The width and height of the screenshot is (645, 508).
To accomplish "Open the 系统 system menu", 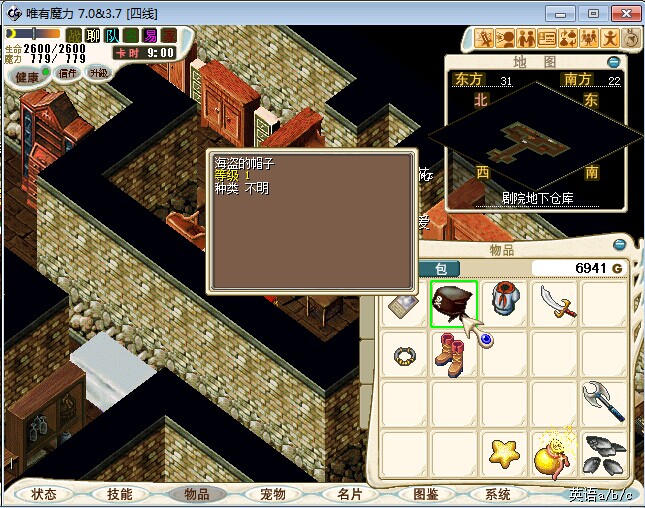I will pos(498,494).
